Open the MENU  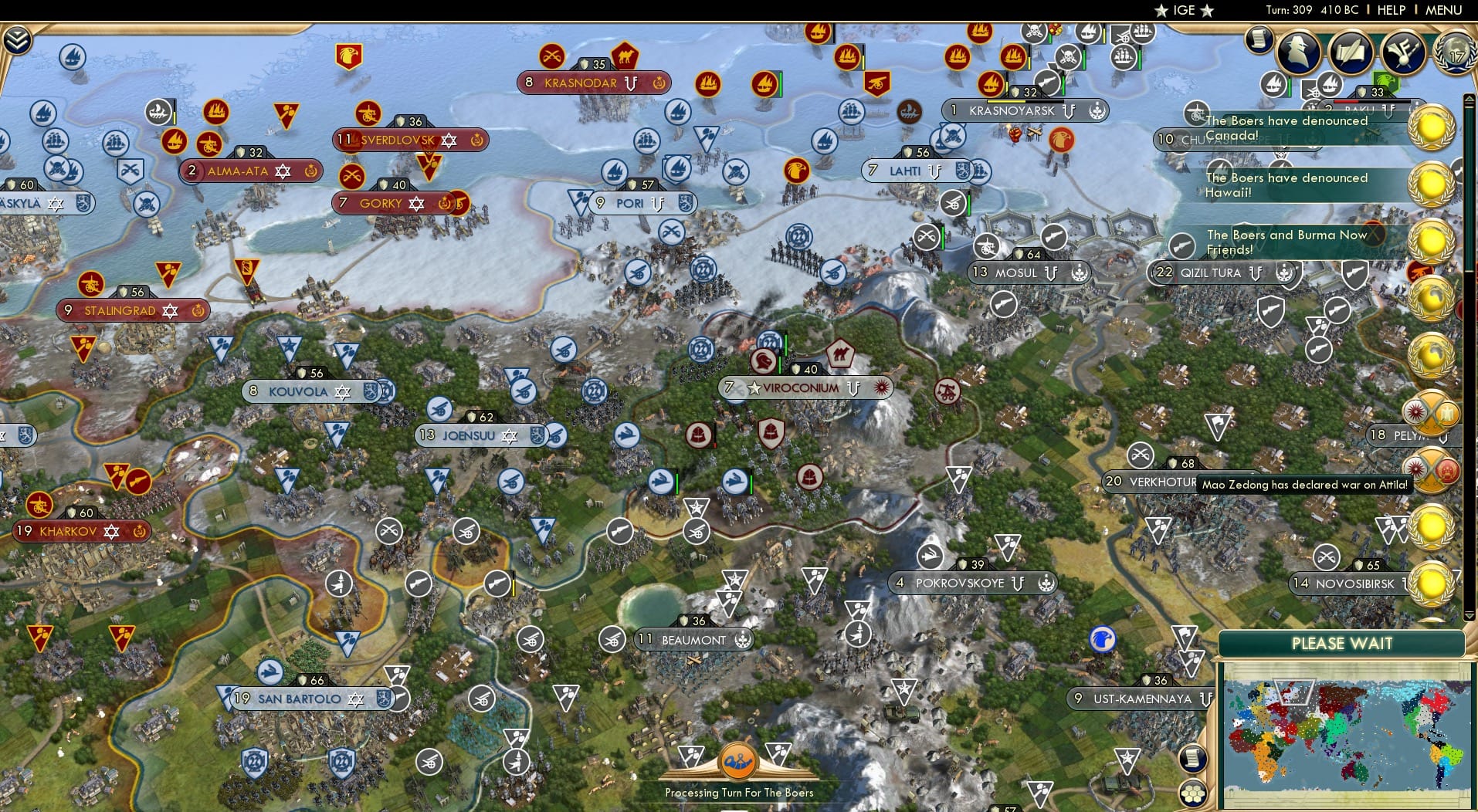click(x=1442, y=10)
